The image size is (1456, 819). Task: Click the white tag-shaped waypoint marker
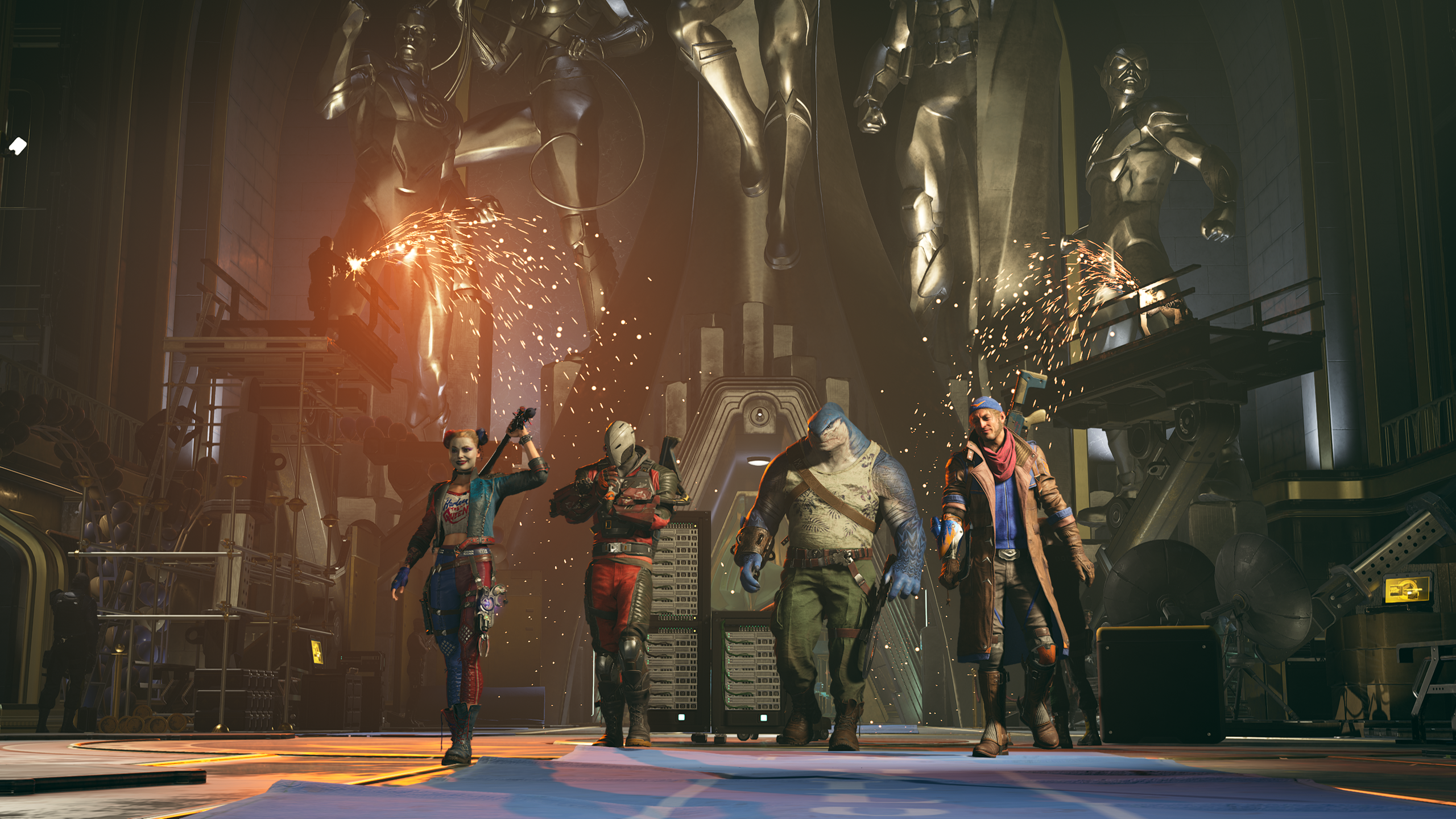pos(18,146)
